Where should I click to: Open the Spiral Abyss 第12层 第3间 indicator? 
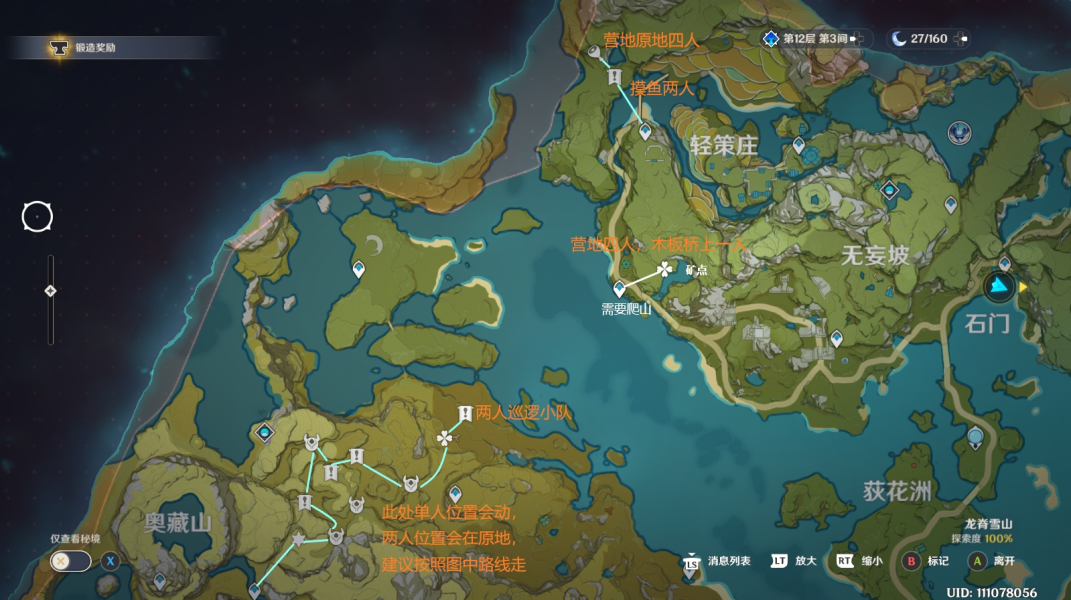(x=808, y=39)
